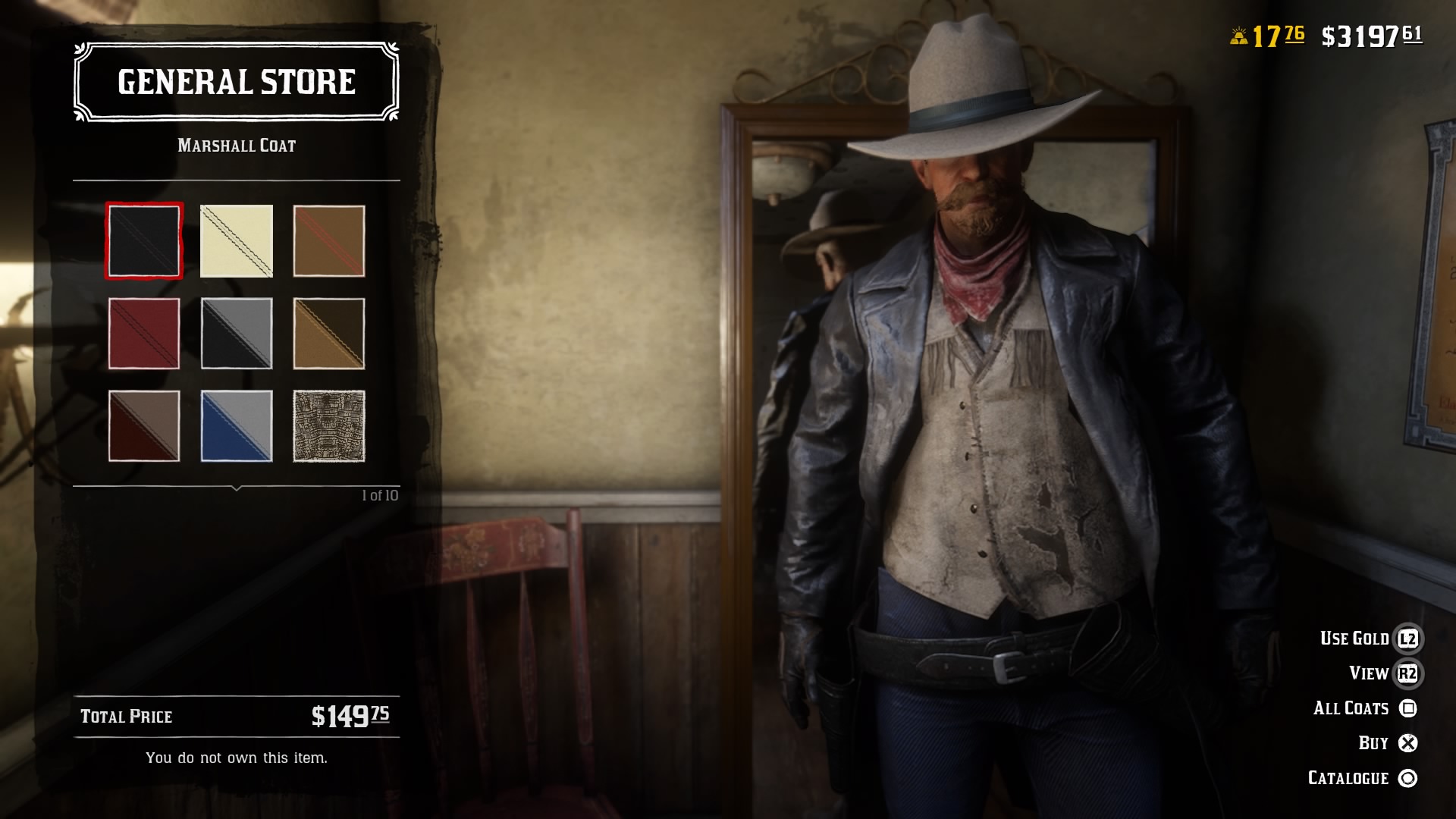Click the Marshall Coat title text
This screenshot has width=1456, height=819.
(236, 144)
